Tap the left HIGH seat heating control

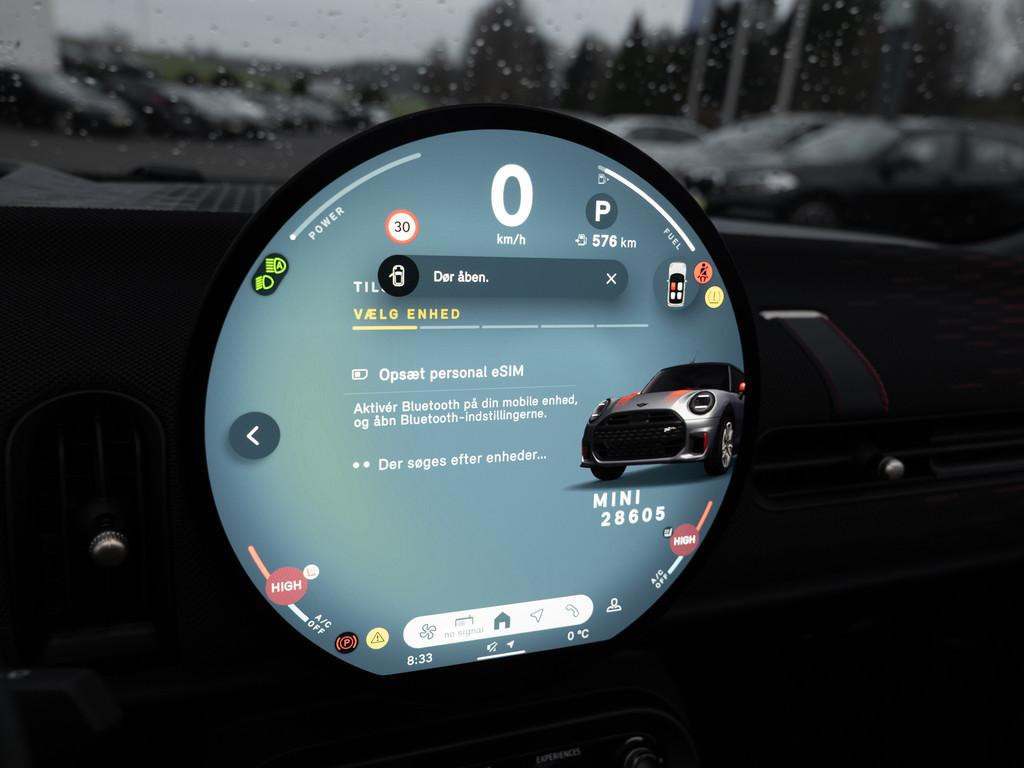286,586
